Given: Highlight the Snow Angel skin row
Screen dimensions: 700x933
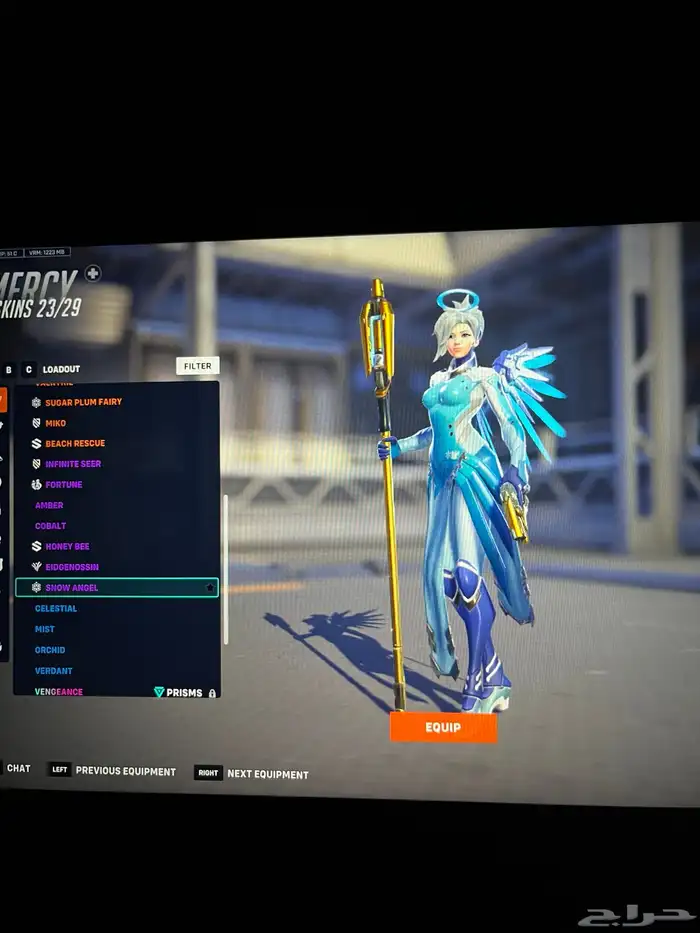Looking at the screenshot, I should click(x=110, y=588).
